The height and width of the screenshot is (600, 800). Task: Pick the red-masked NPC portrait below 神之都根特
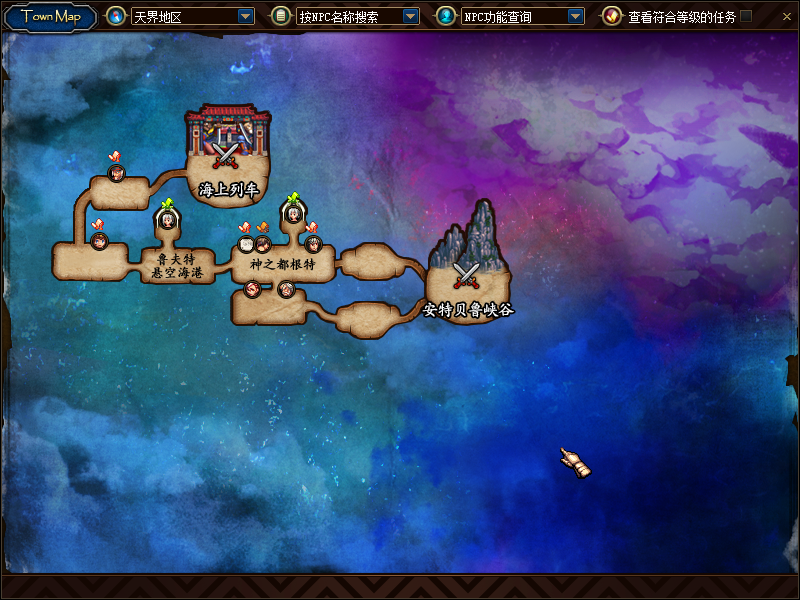252,289
